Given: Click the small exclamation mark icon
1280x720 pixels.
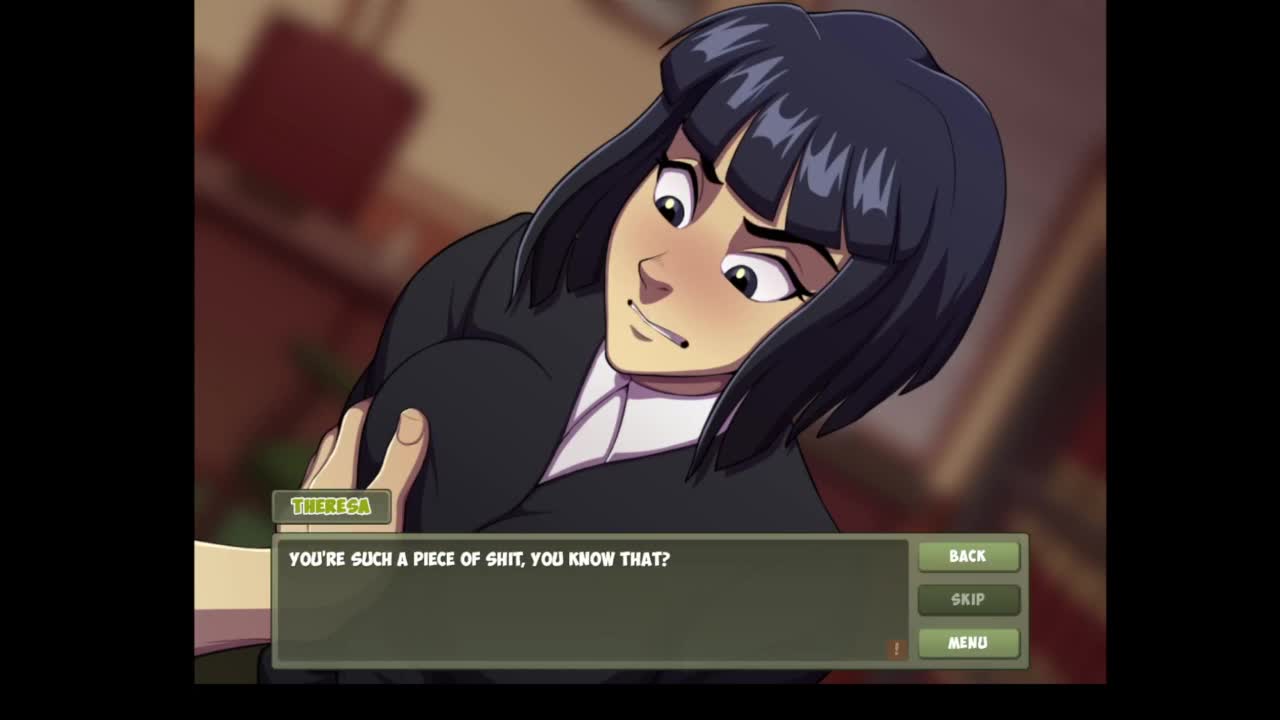Looking at the screenshot, I should coord(896,649).
